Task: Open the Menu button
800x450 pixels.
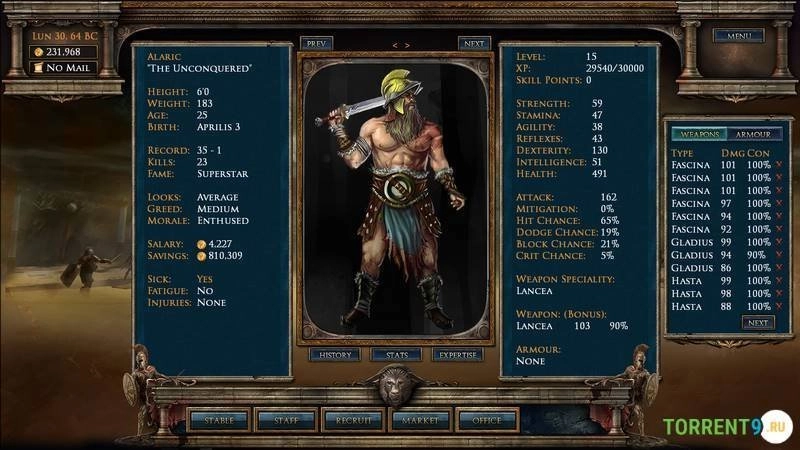Action: (x=738, y=36)
